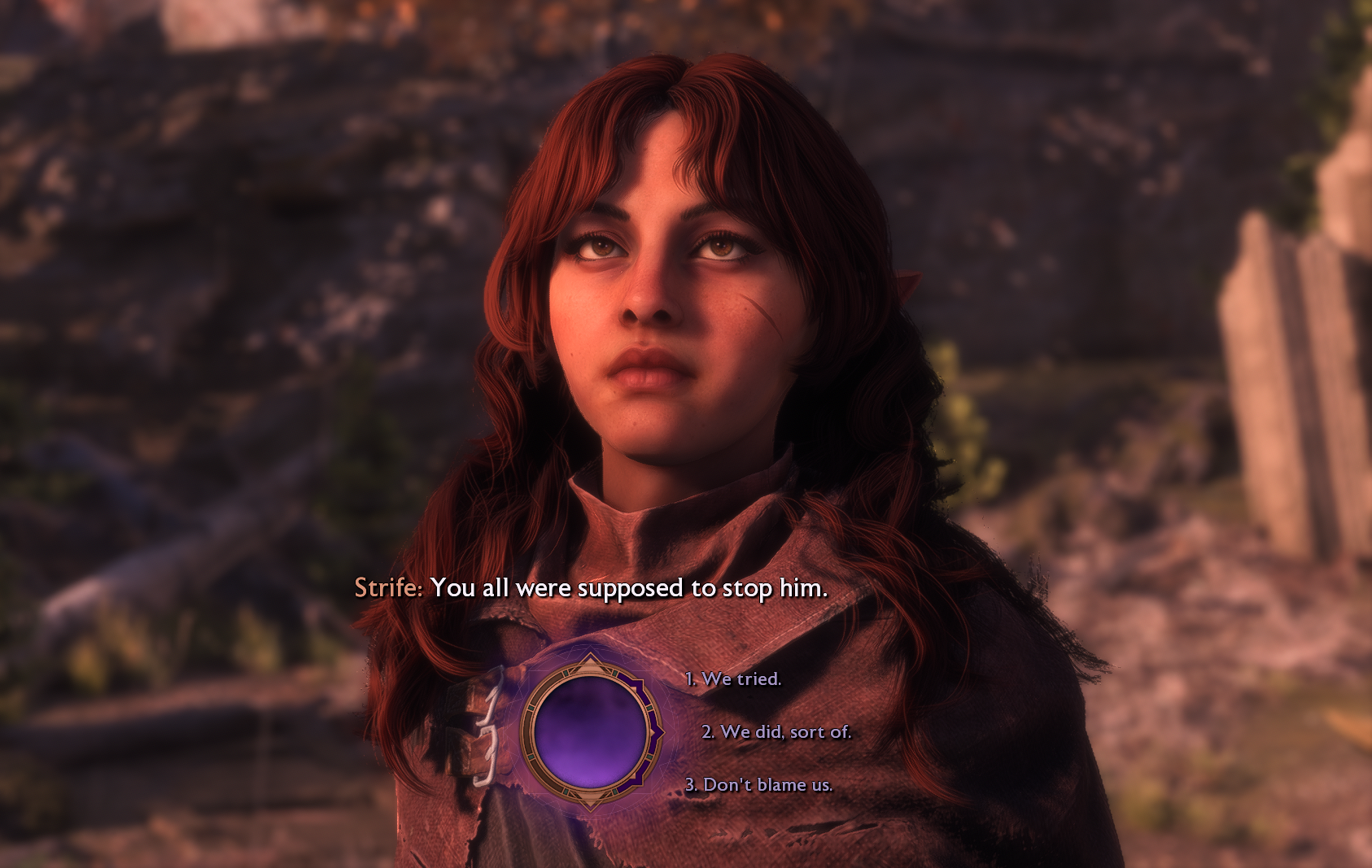Answer with "Don't blame us."
Screen dimensions: 1372x868
(759, 785)
